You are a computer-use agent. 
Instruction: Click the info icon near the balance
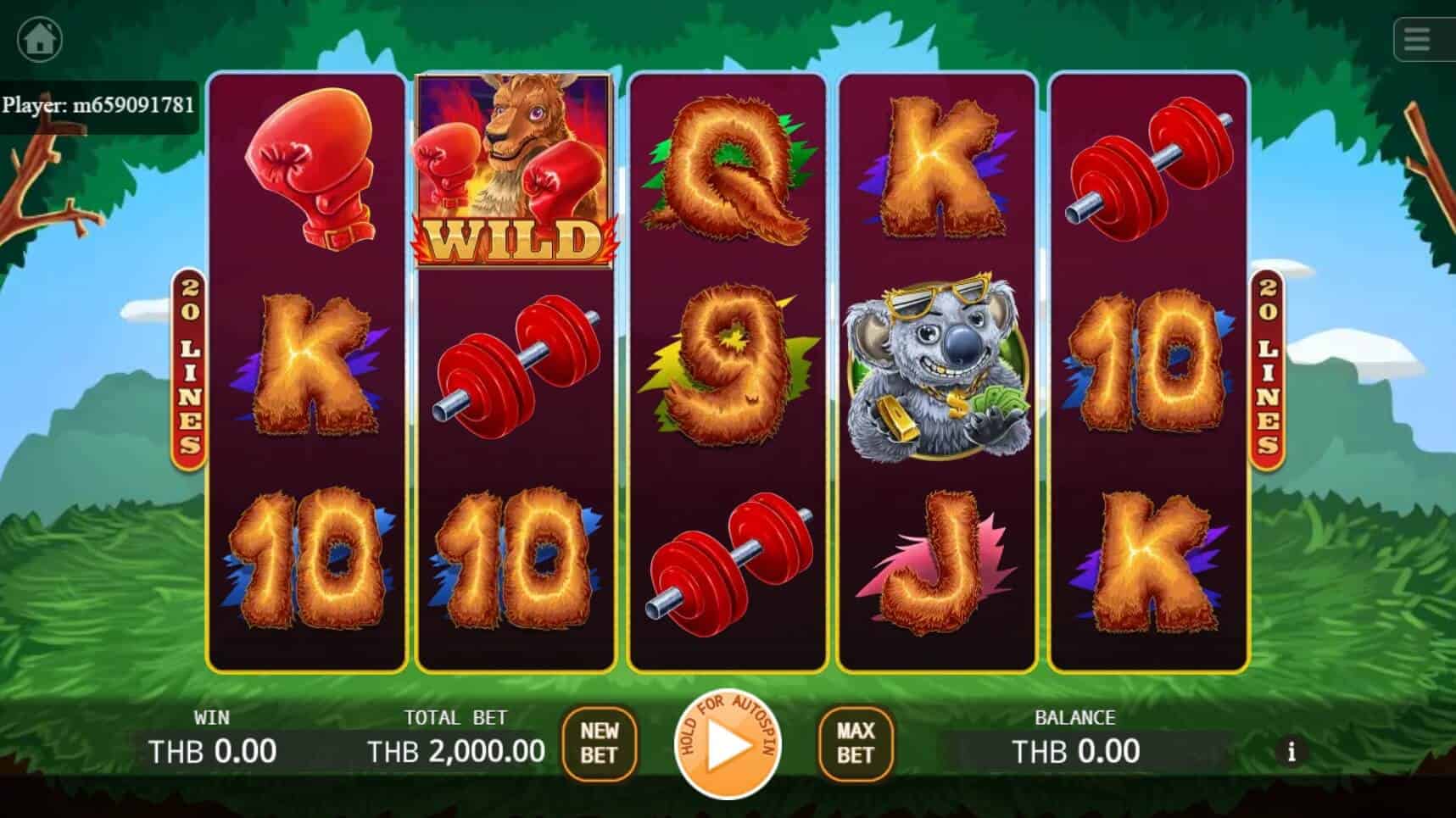pos(1292,752)
